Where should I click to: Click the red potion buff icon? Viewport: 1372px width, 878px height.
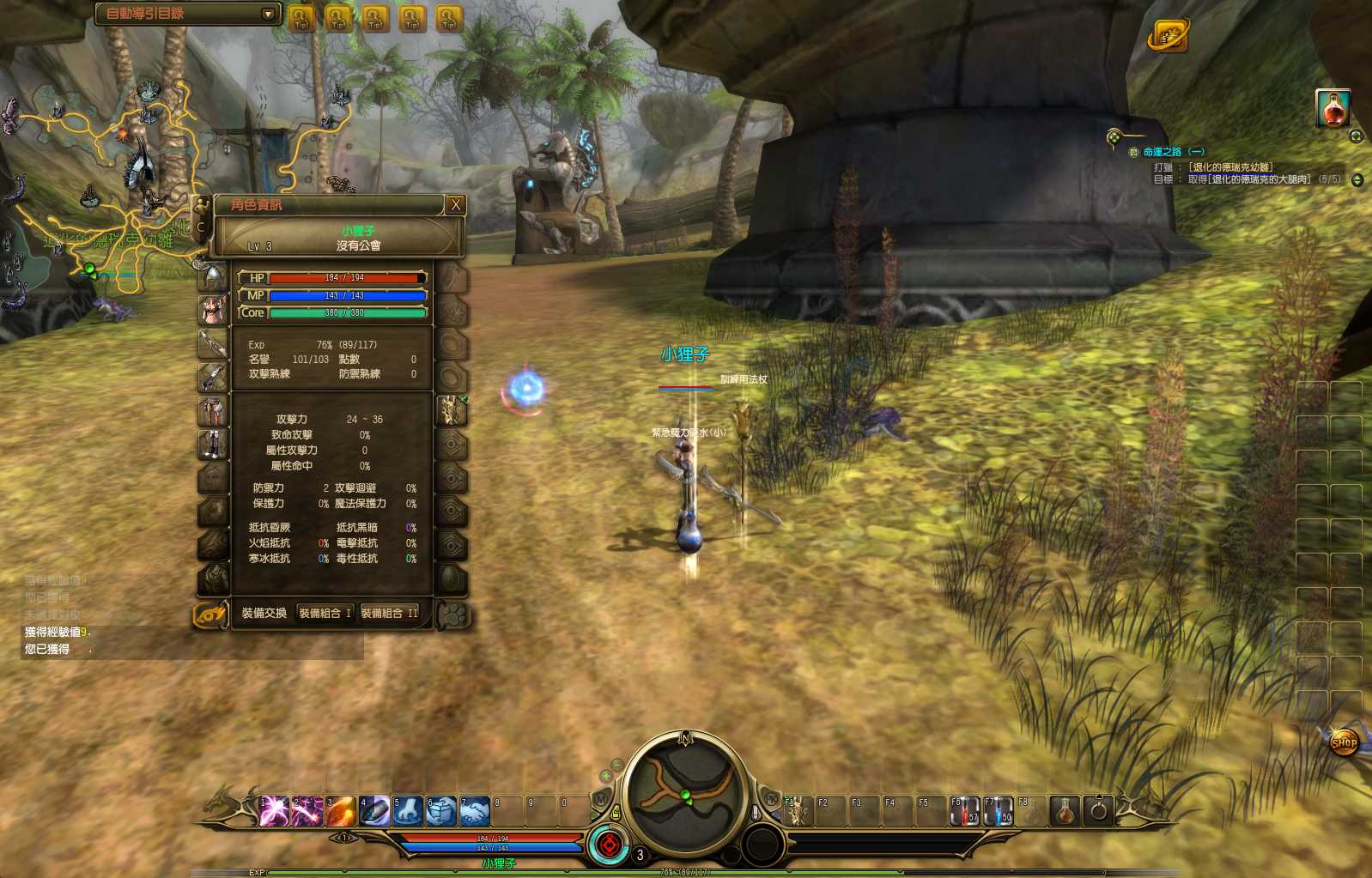[1333, 108]
